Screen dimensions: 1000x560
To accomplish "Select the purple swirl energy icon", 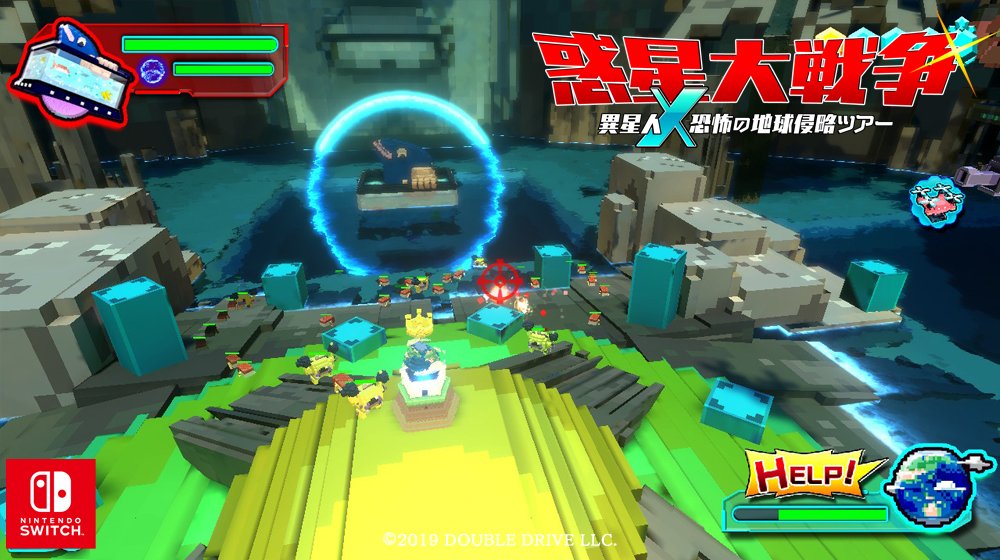I will pyautogui.click(x=153, y=70).
